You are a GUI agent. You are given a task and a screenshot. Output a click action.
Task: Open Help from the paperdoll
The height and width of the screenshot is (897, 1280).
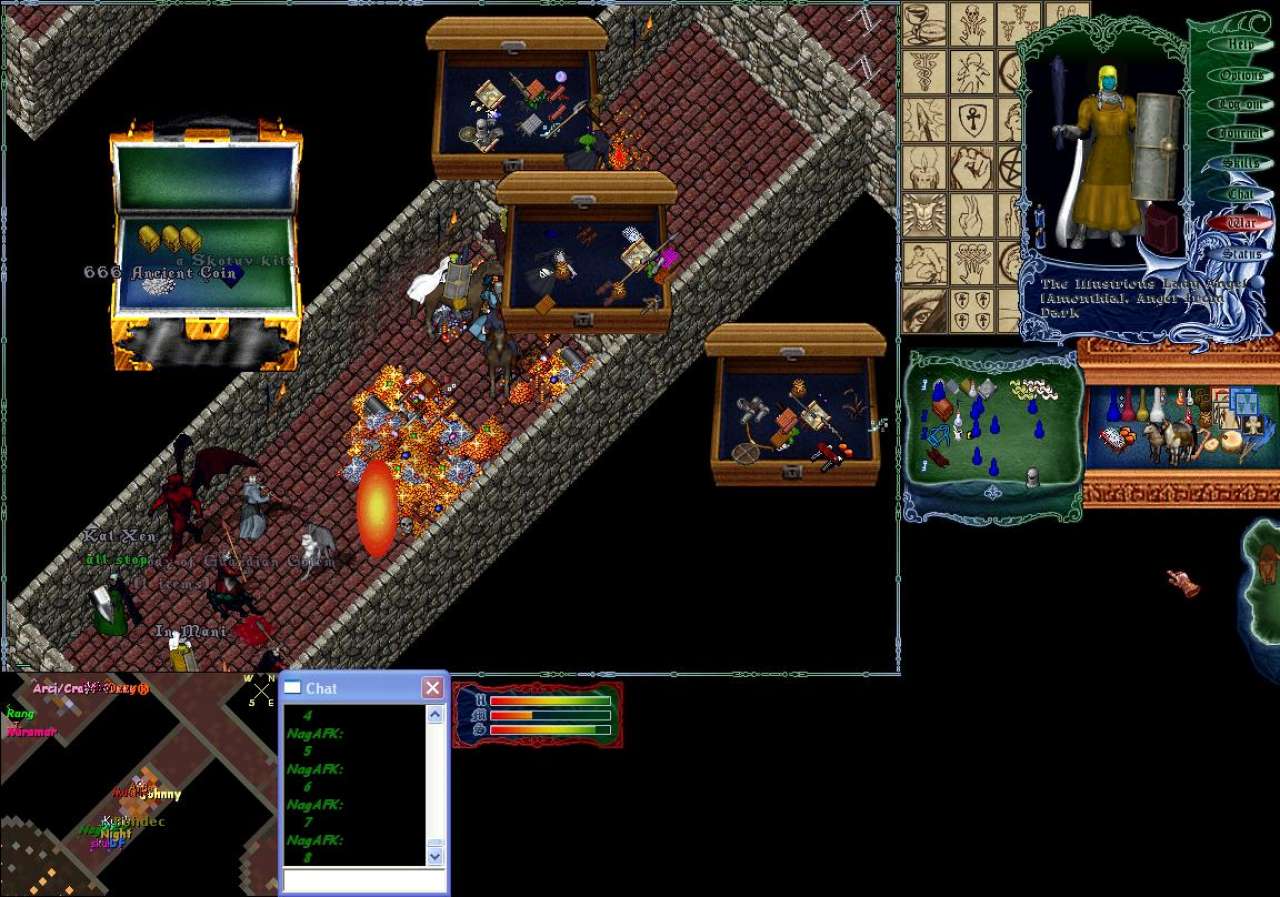pos(1240,45)
